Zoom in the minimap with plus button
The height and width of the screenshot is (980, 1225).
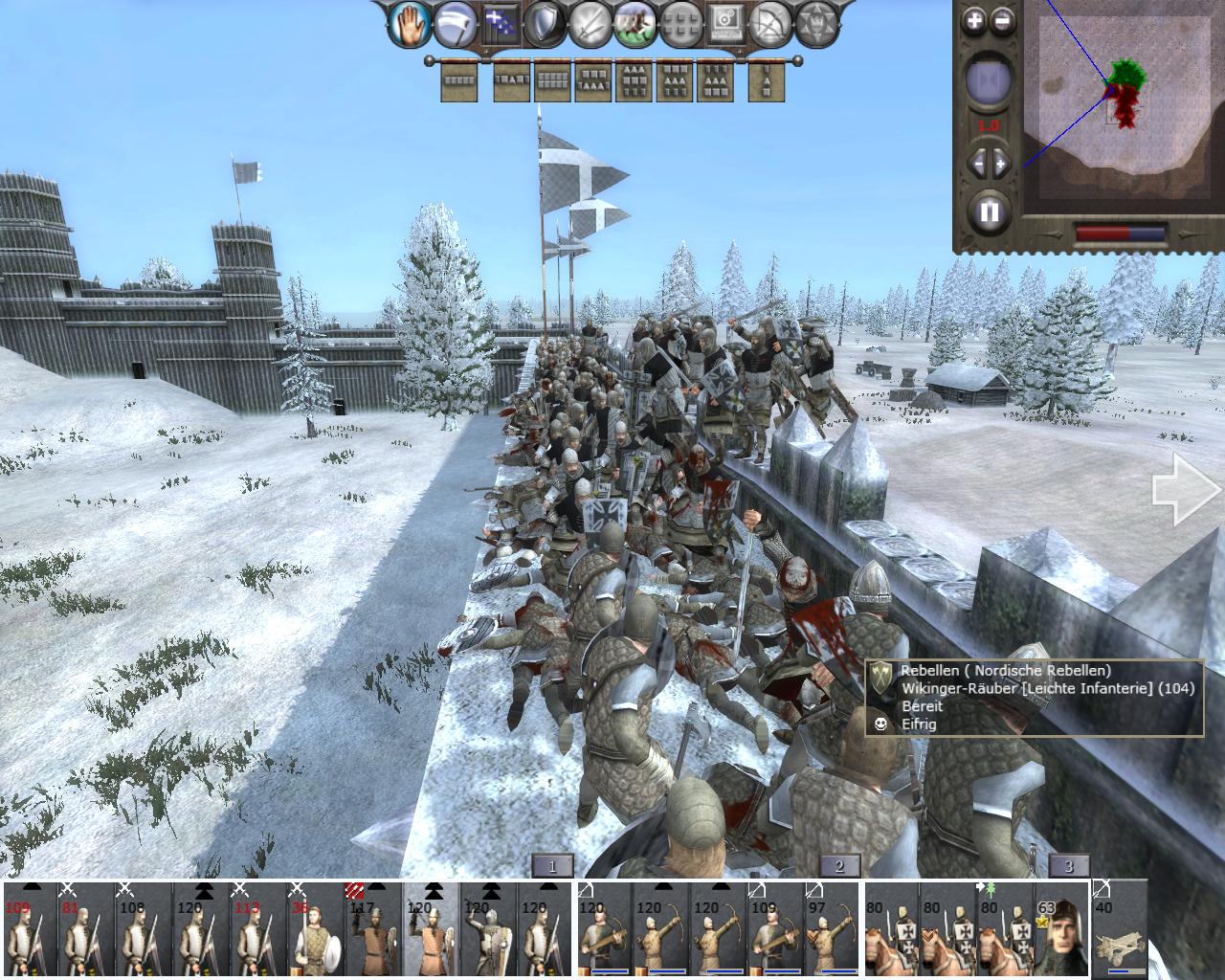[973, 19]
